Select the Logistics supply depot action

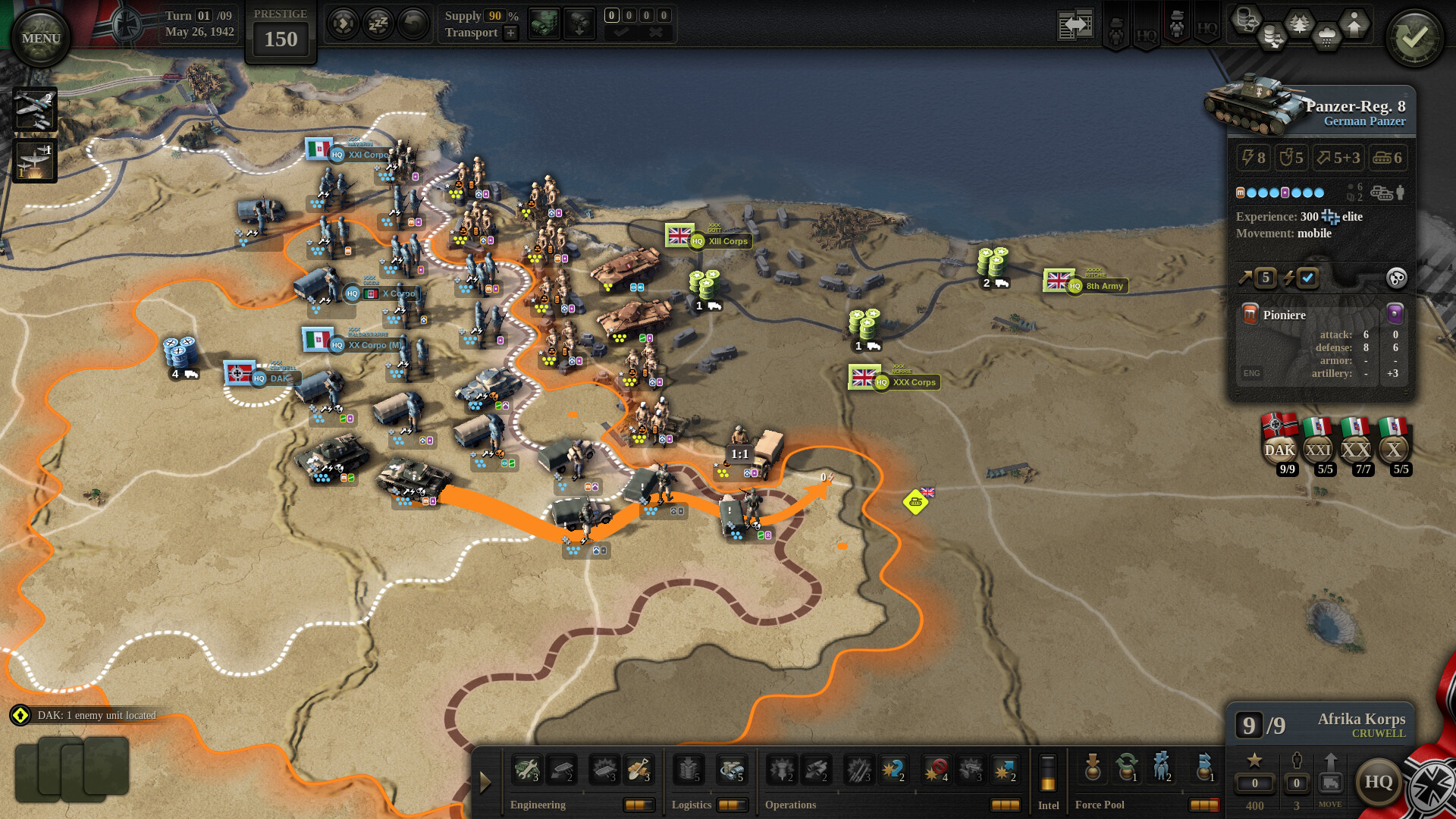(687, 770)
